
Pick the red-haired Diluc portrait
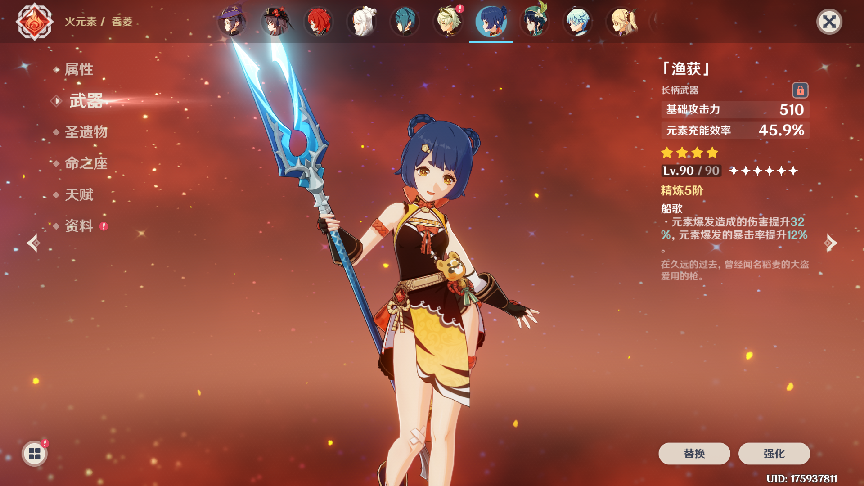[318, 21]
